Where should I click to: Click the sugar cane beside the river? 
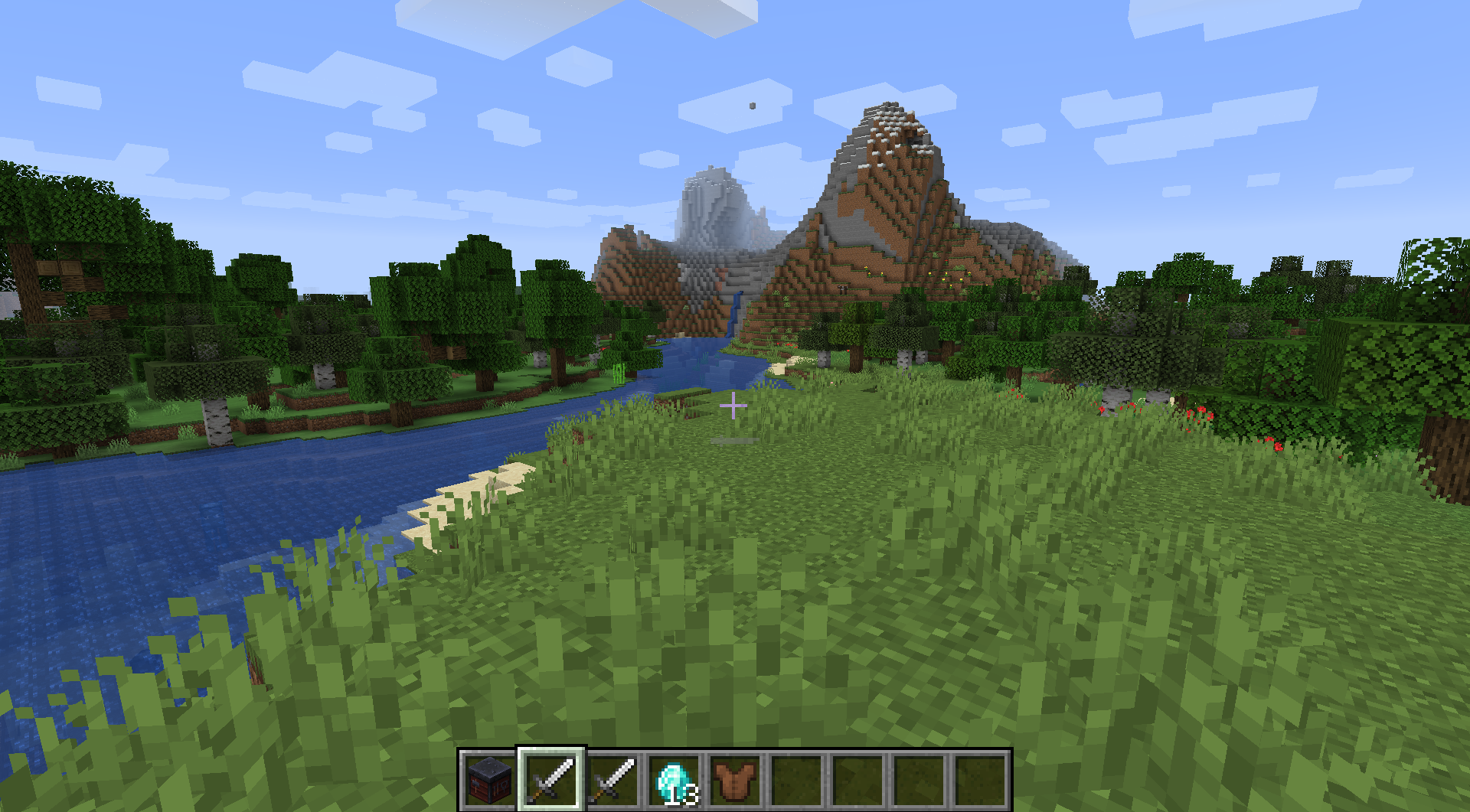click(620, 375)
